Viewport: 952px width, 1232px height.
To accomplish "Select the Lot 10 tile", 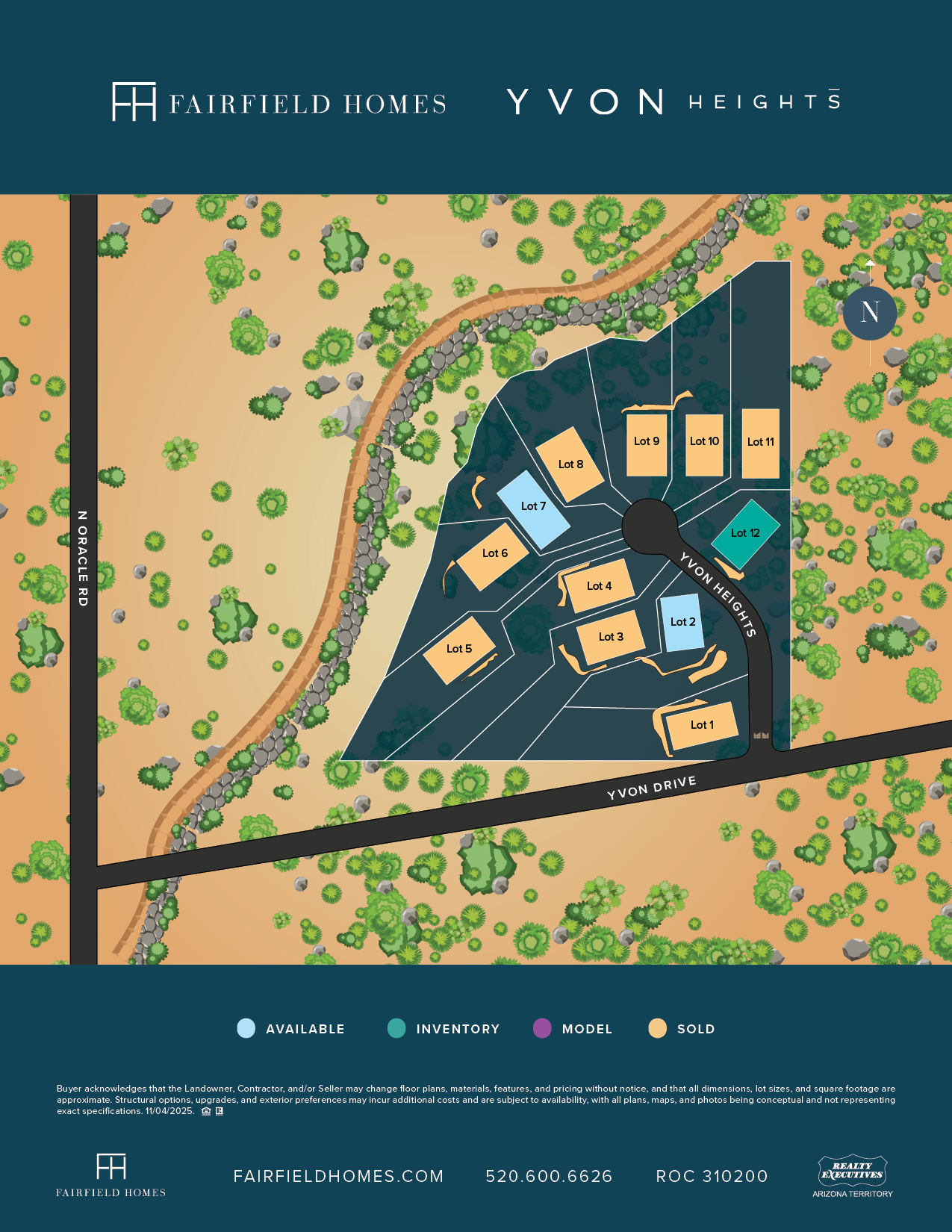I will point(704,445).
